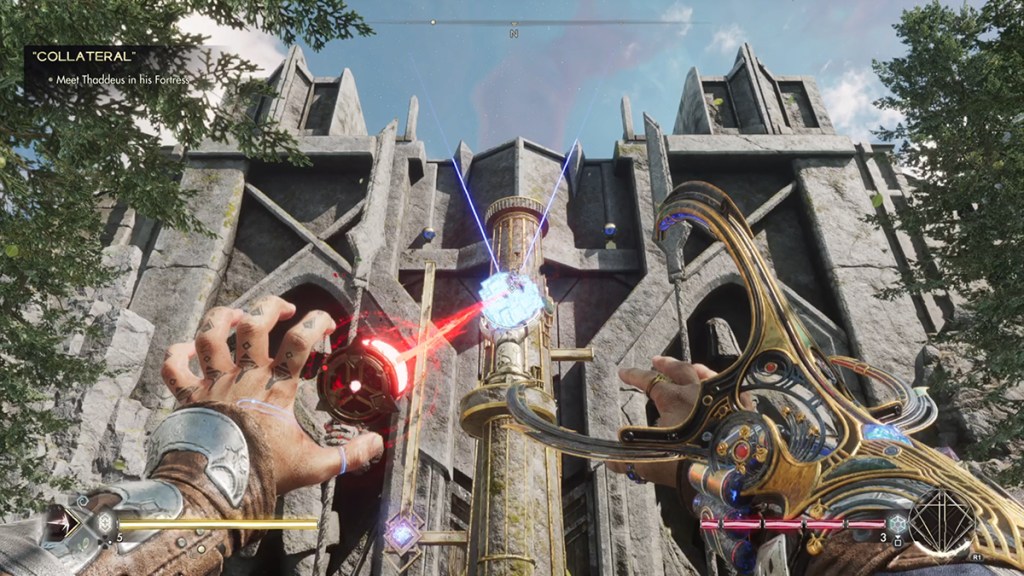Select the health crystal icon
1024x576 pixels.
point(102,521)
